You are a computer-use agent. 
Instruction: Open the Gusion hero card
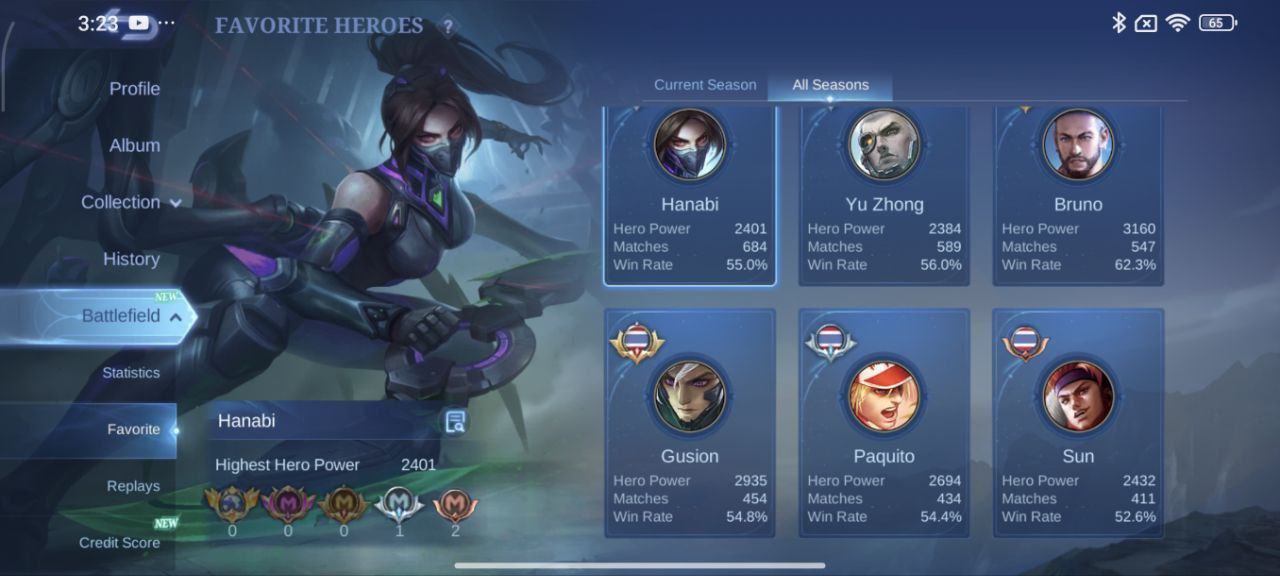pyautogui.click(x=690, y=424)
